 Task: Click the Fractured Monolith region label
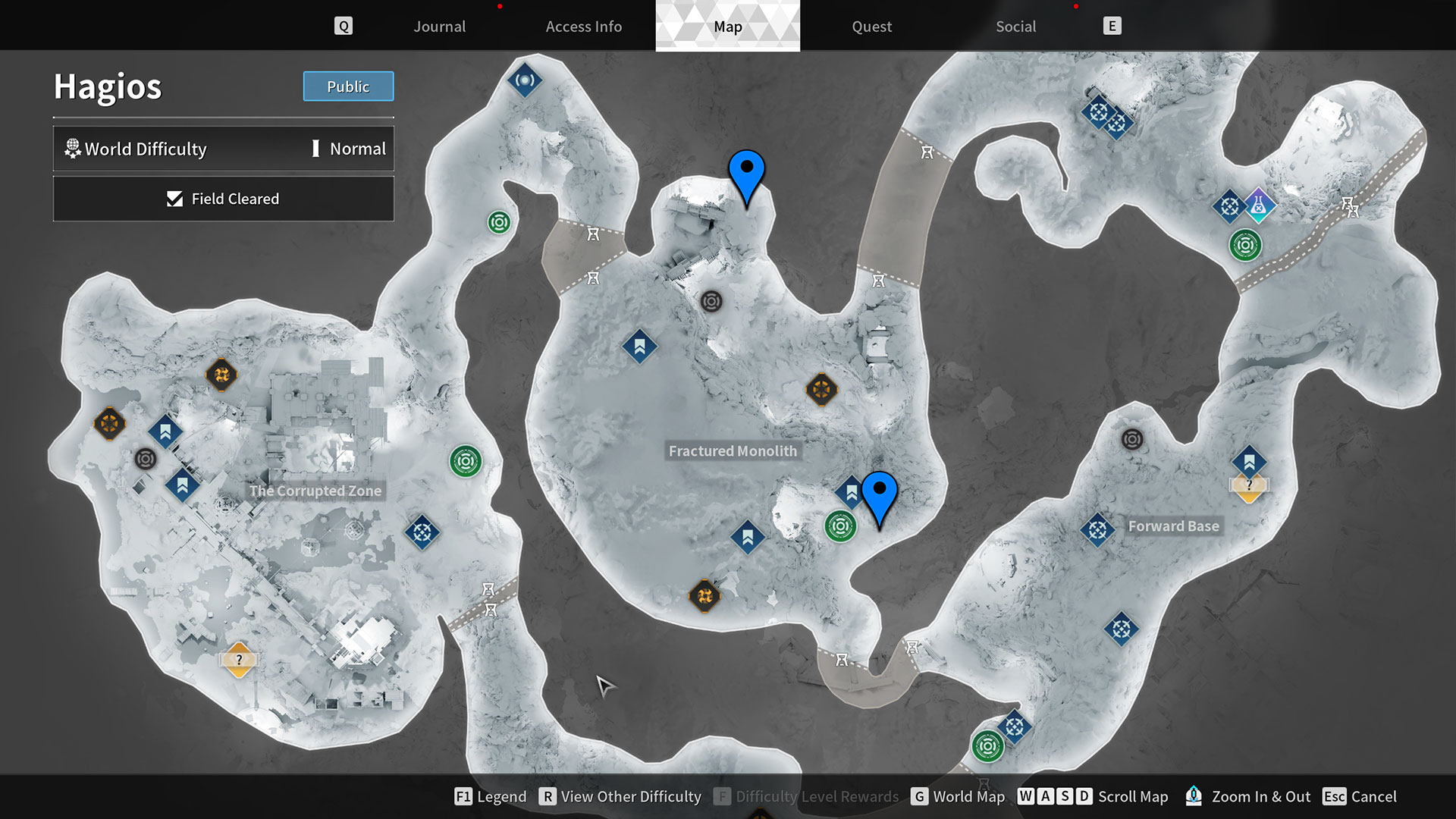733,450
